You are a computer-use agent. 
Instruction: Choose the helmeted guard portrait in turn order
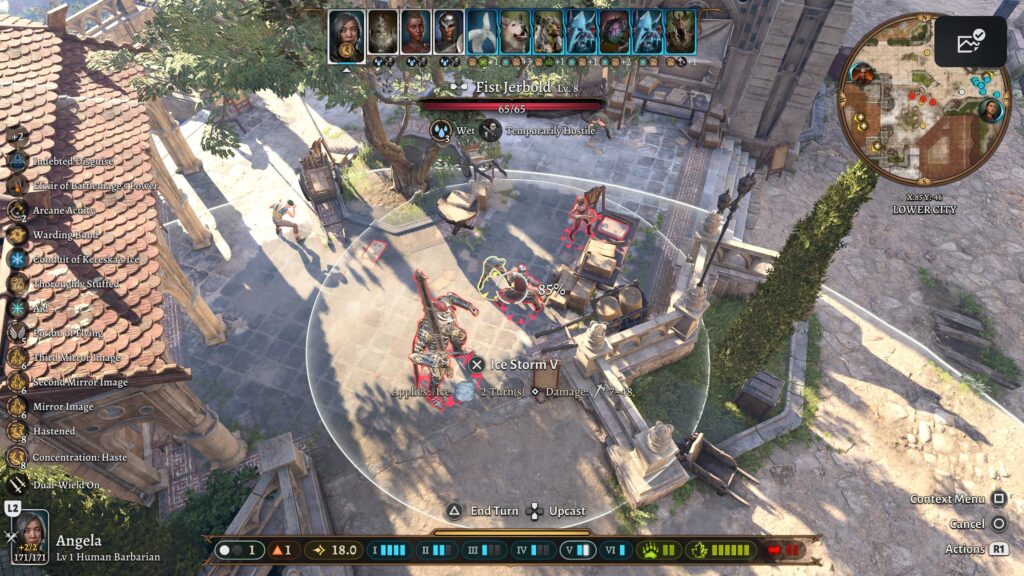[x=449, y=33]
